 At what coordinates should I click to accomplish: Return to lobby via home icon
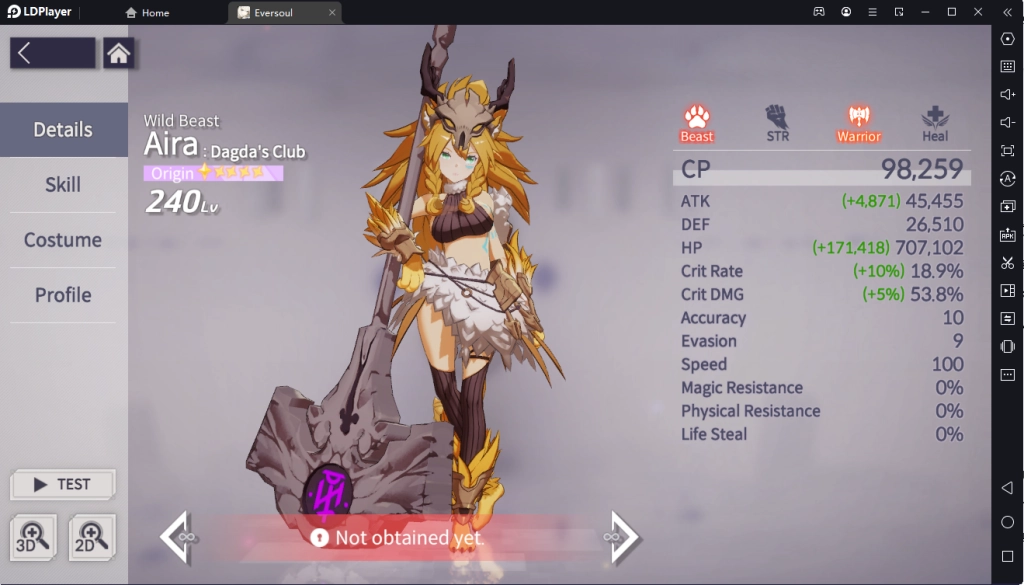click(119, 54)
